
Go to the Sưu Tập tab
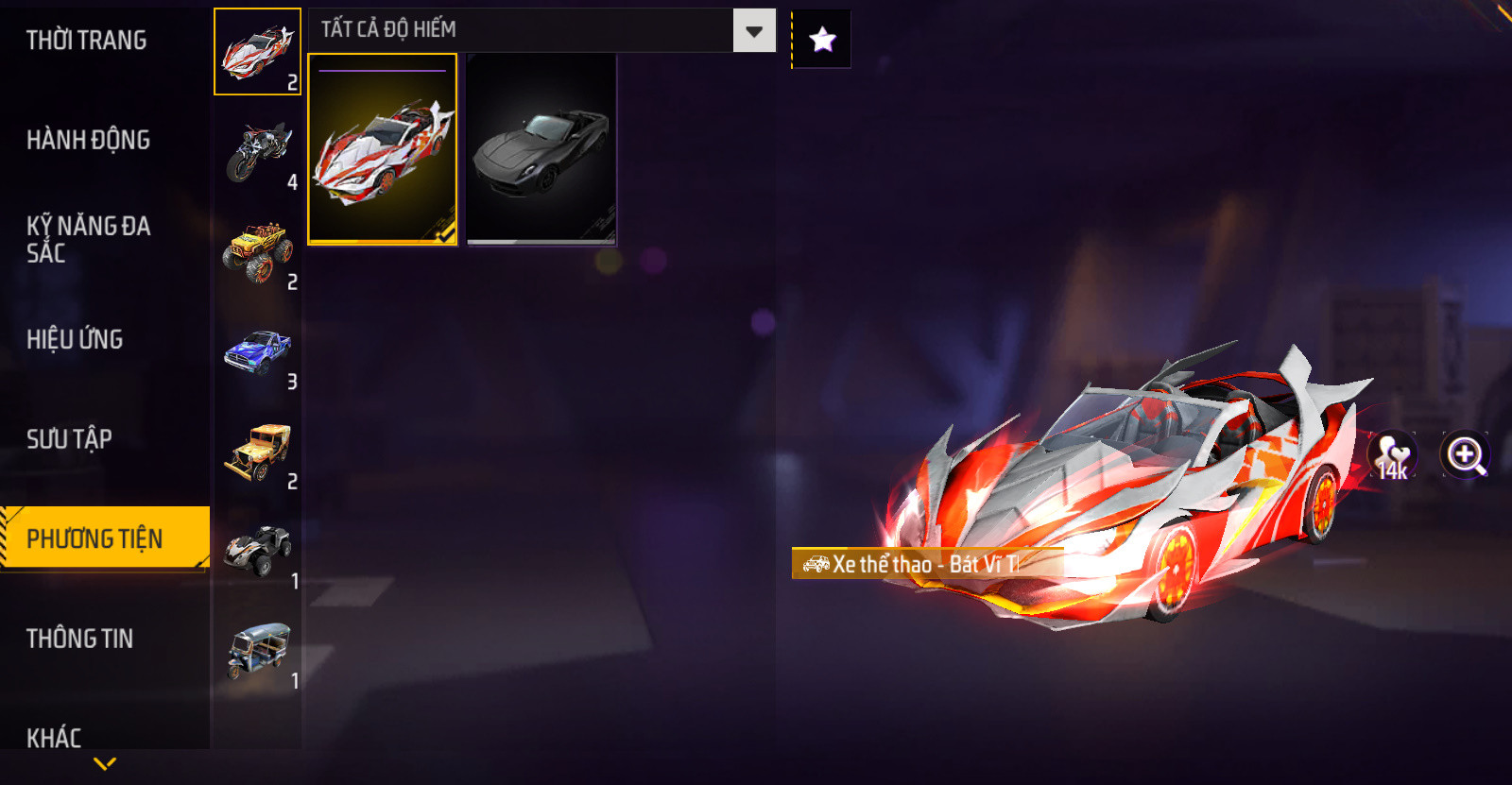[x=69, y=439]
